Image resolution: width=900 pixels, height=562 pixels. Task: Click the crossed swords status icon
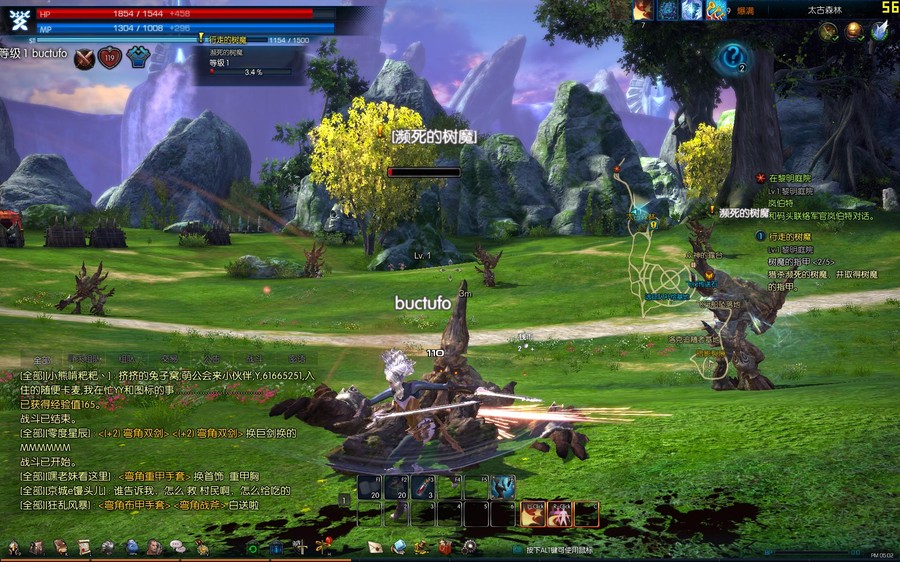click(x=84, y=58)
